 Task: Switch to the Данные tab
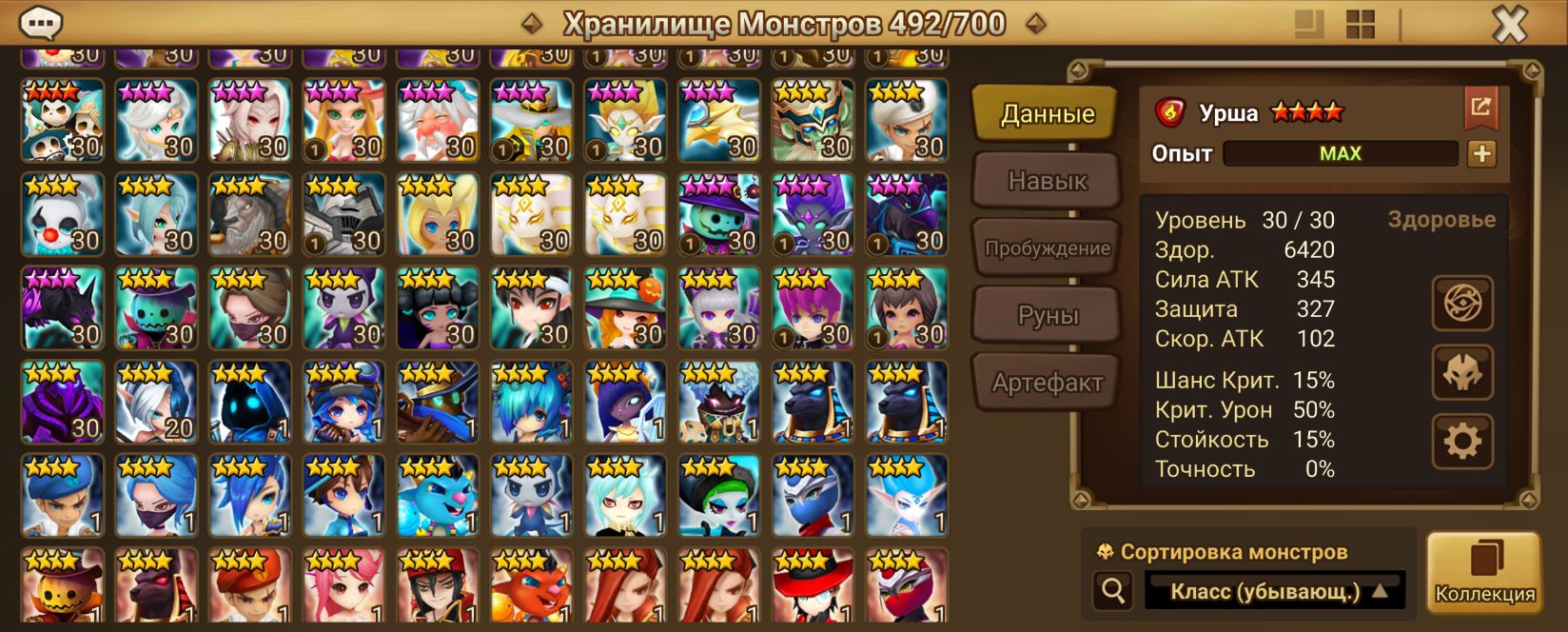tap(1047, 114)
